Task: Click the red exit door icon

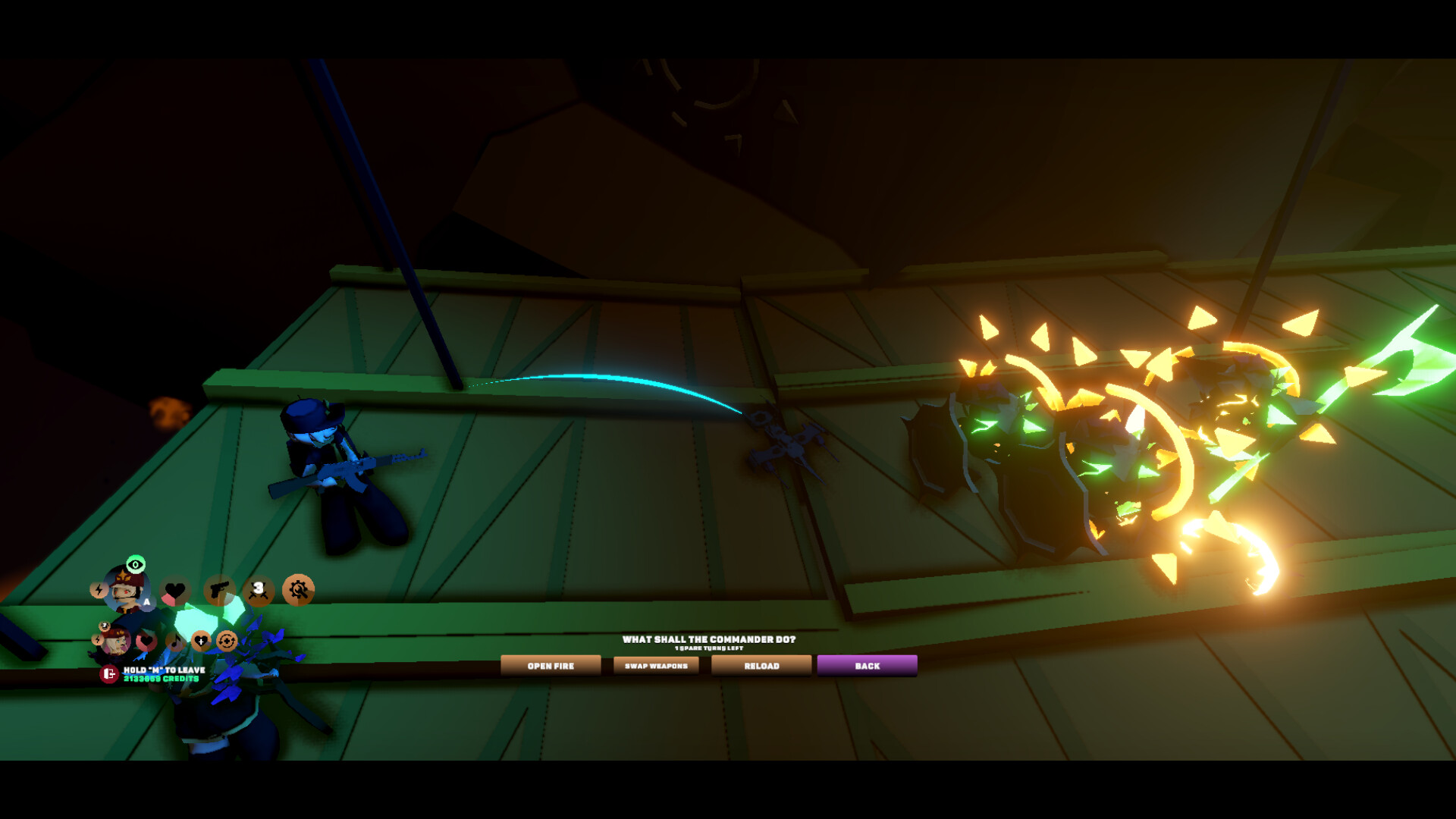Action: point(109,674)
